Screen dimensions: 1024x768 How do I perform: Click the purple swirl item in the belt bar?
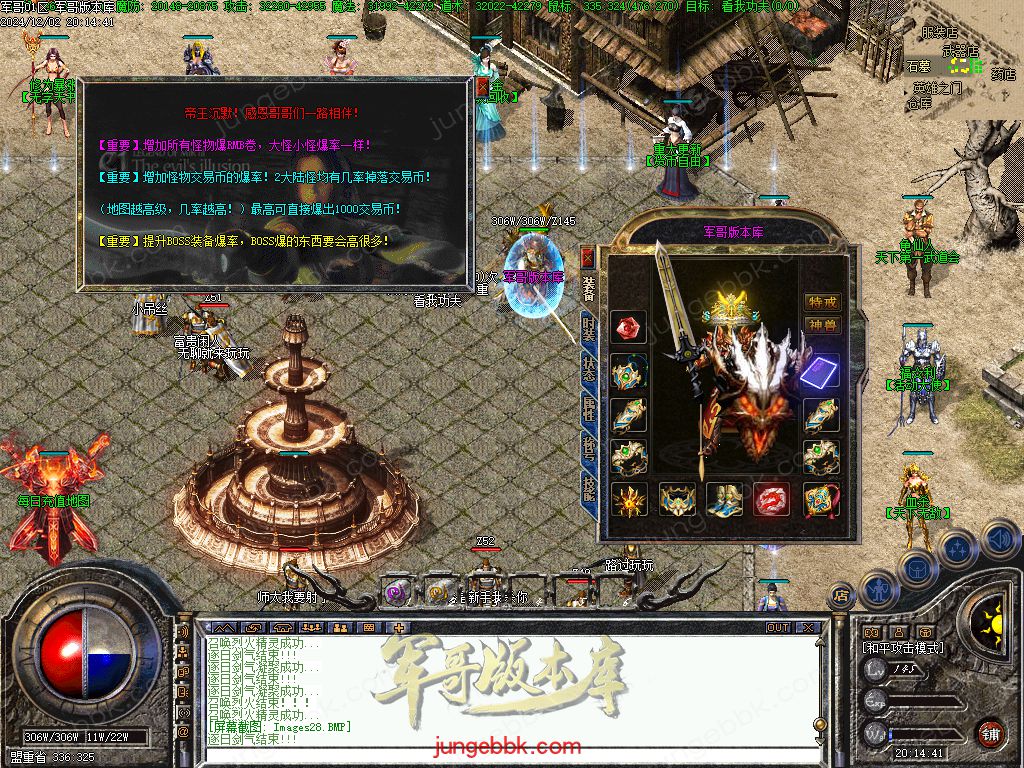tap(397, 593)
